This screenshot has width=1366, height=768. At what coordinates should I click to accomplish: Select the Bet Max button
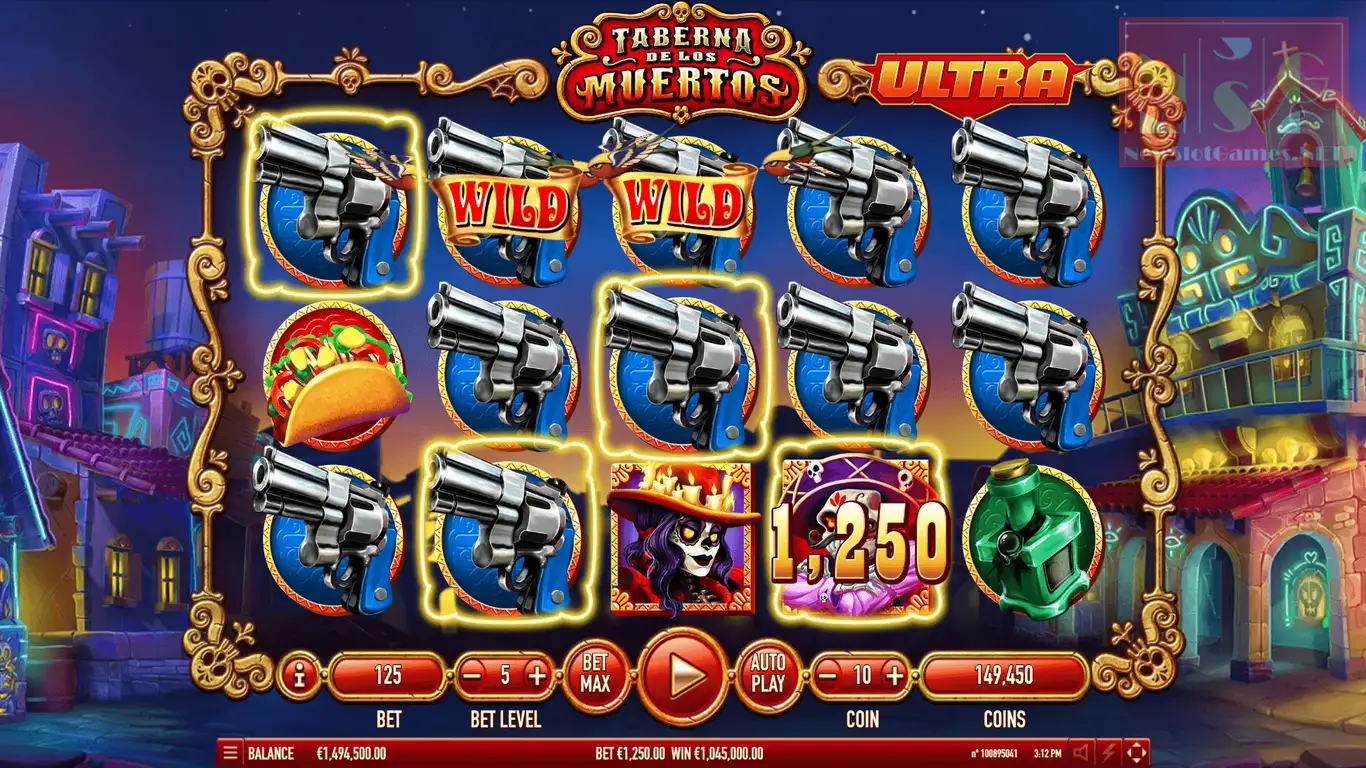click(595, 676)
